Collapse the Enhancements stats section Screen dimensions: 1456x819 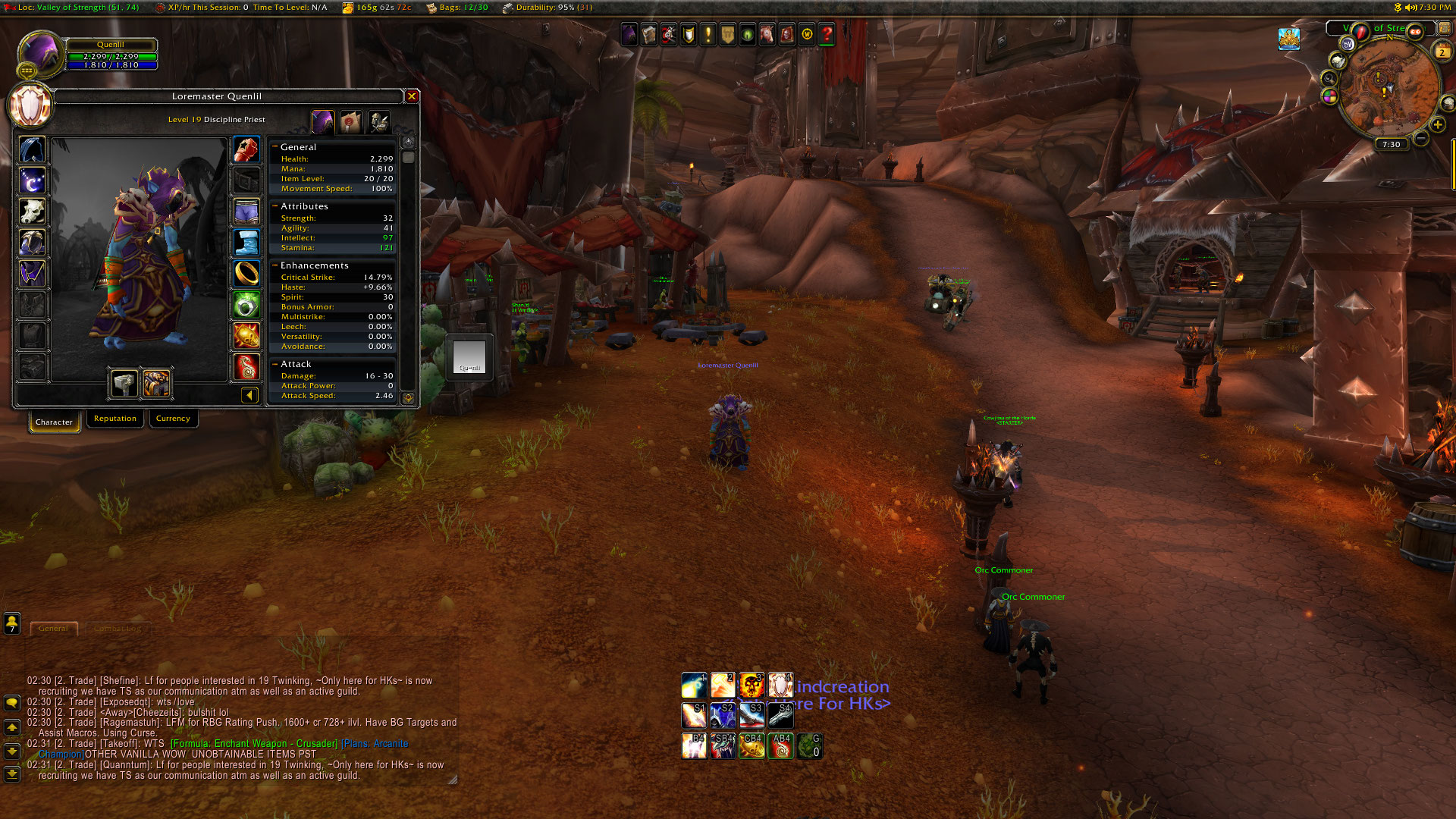coord(275,265)
